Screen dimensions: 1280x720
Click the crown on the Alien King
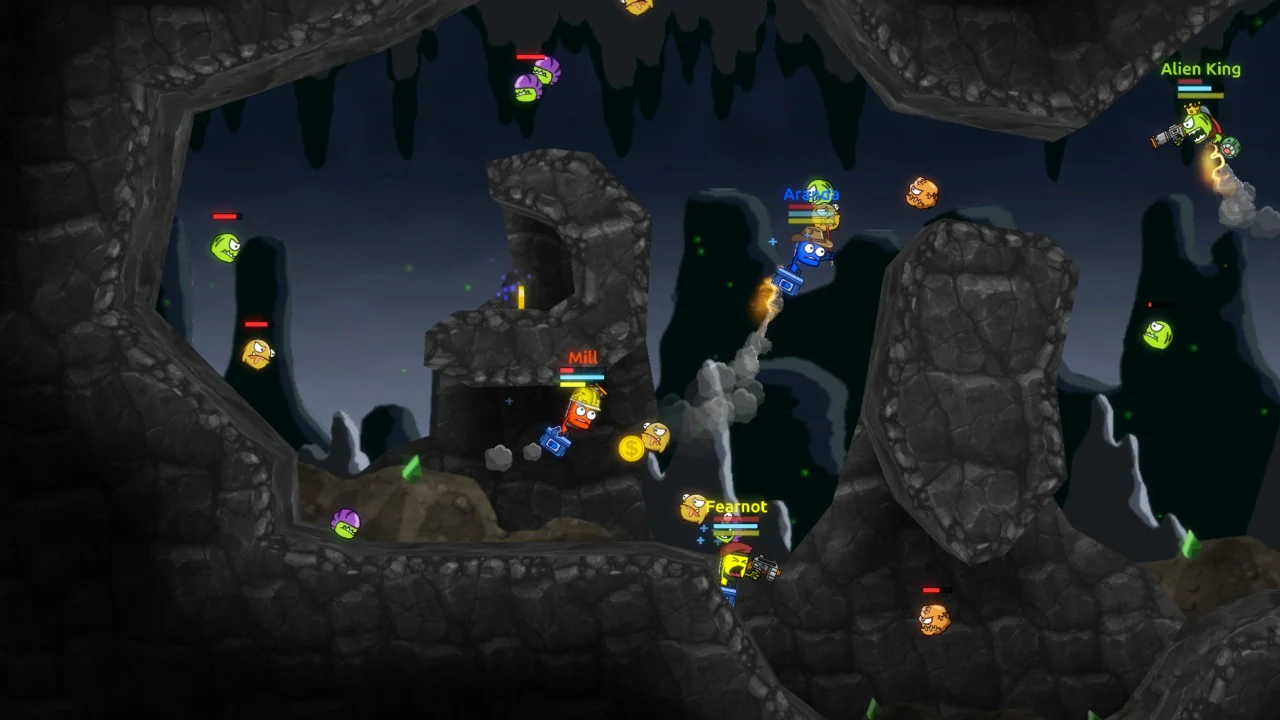(x=1192, y=109)
